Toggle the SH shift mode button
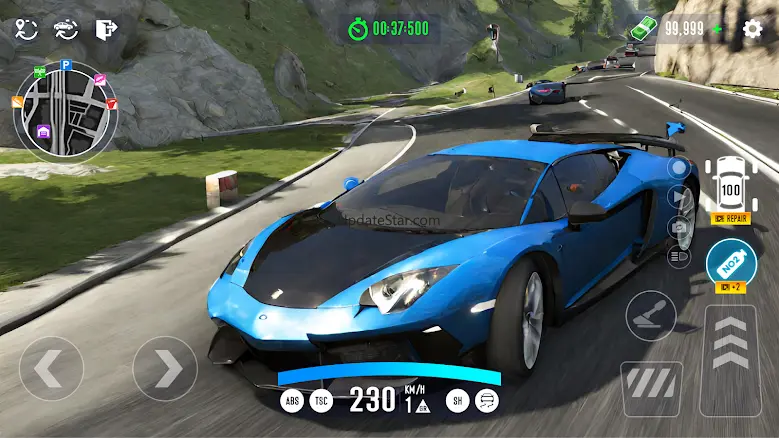Screen dimensions: 779x438 (x=457, y=400)
